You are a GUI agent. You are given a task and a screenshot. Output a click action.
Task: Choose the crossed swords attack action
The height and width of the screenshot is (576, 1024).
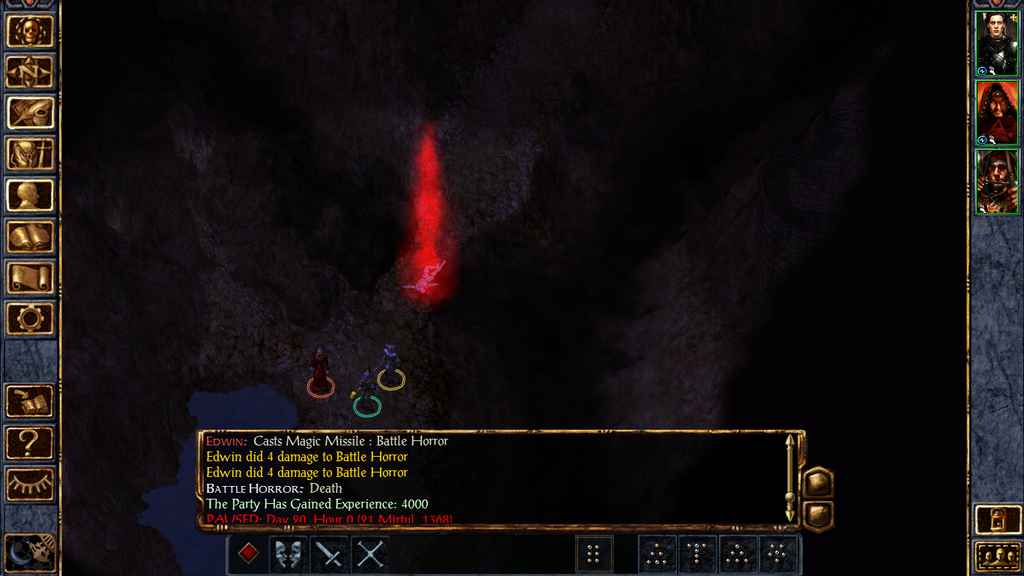point(370,553)
